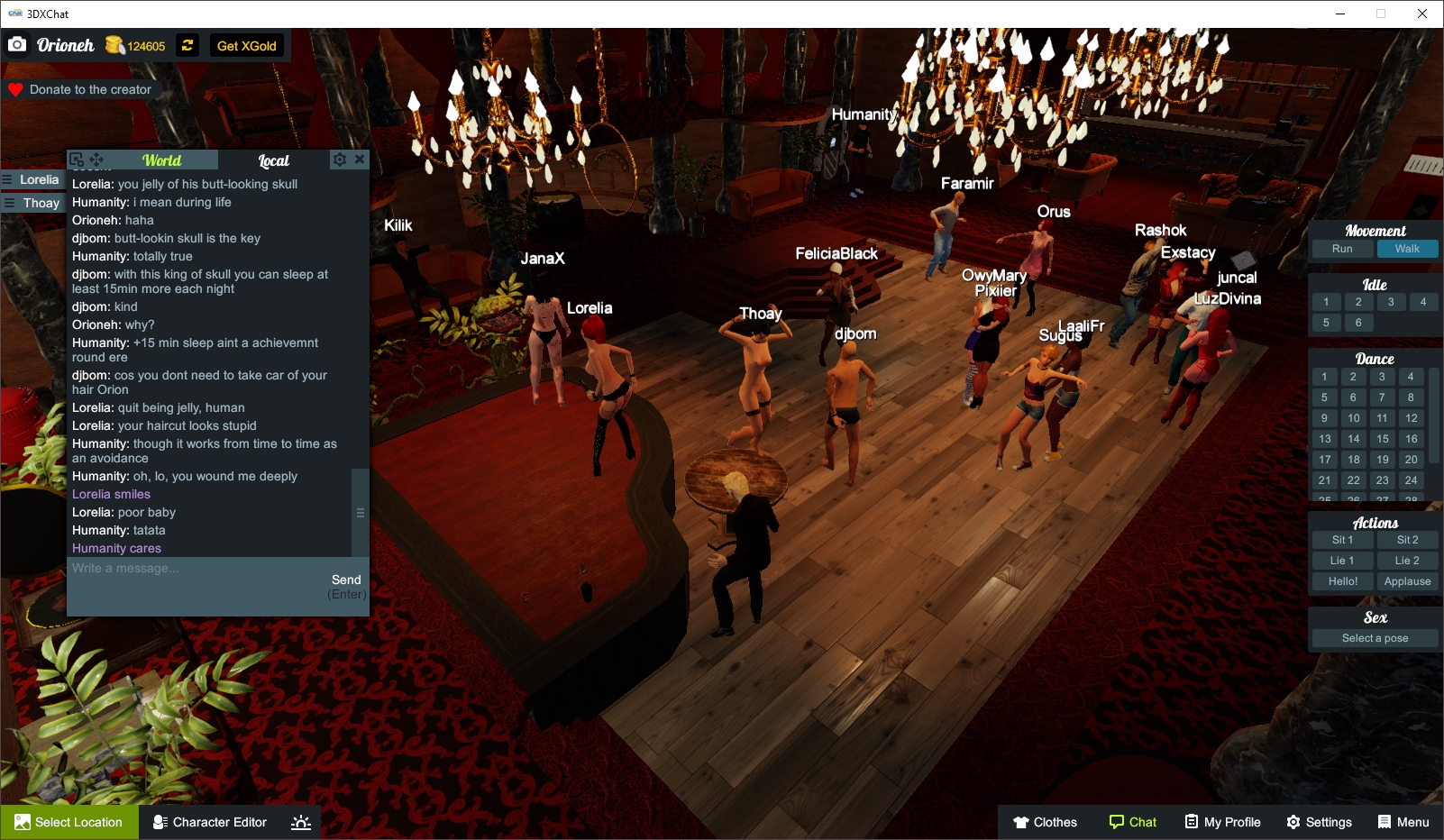Image resolution: width=1444 pixels, height=840 pixels.
Task: Enable Walk movement mode
Action: click(1408, 249)
